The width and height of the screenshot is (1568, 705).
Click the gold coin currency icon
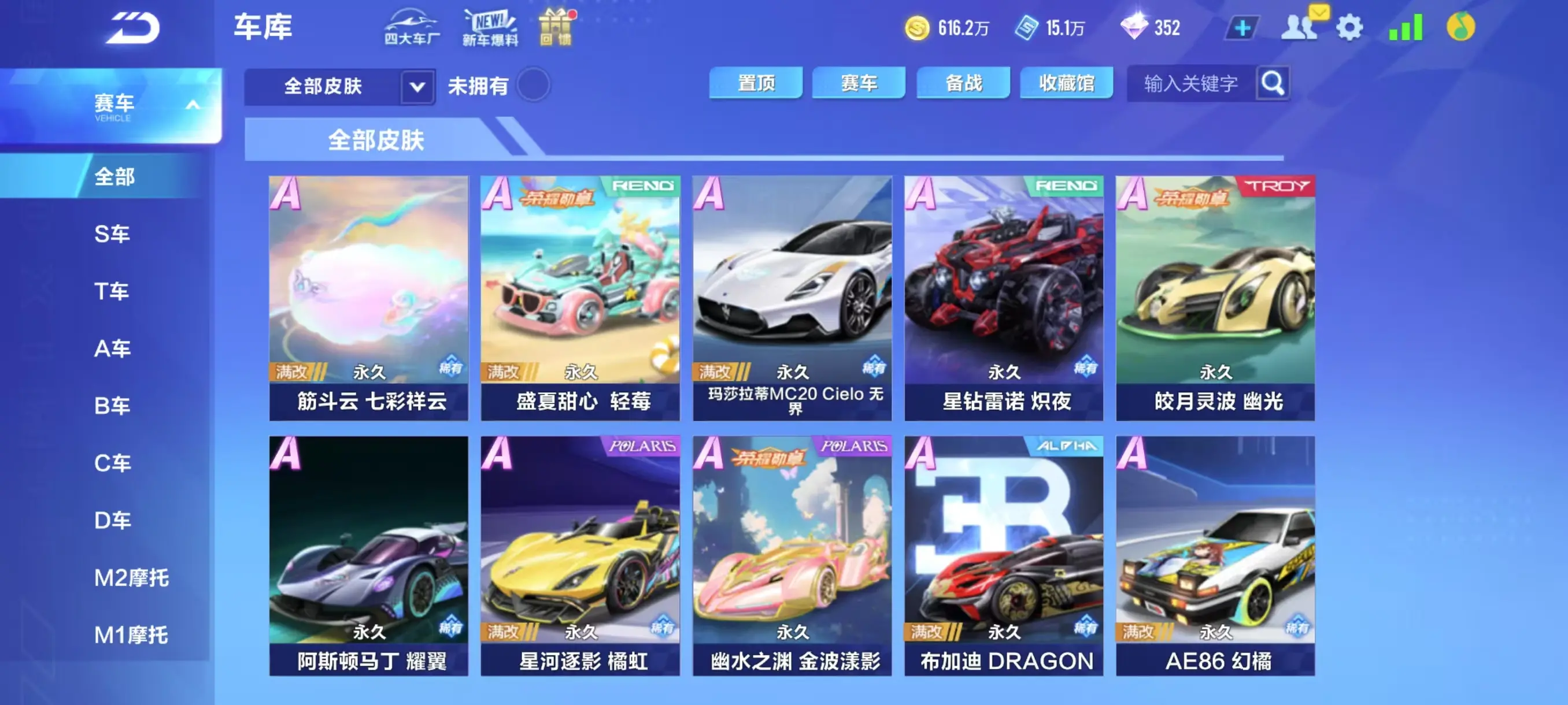(919, 27)
